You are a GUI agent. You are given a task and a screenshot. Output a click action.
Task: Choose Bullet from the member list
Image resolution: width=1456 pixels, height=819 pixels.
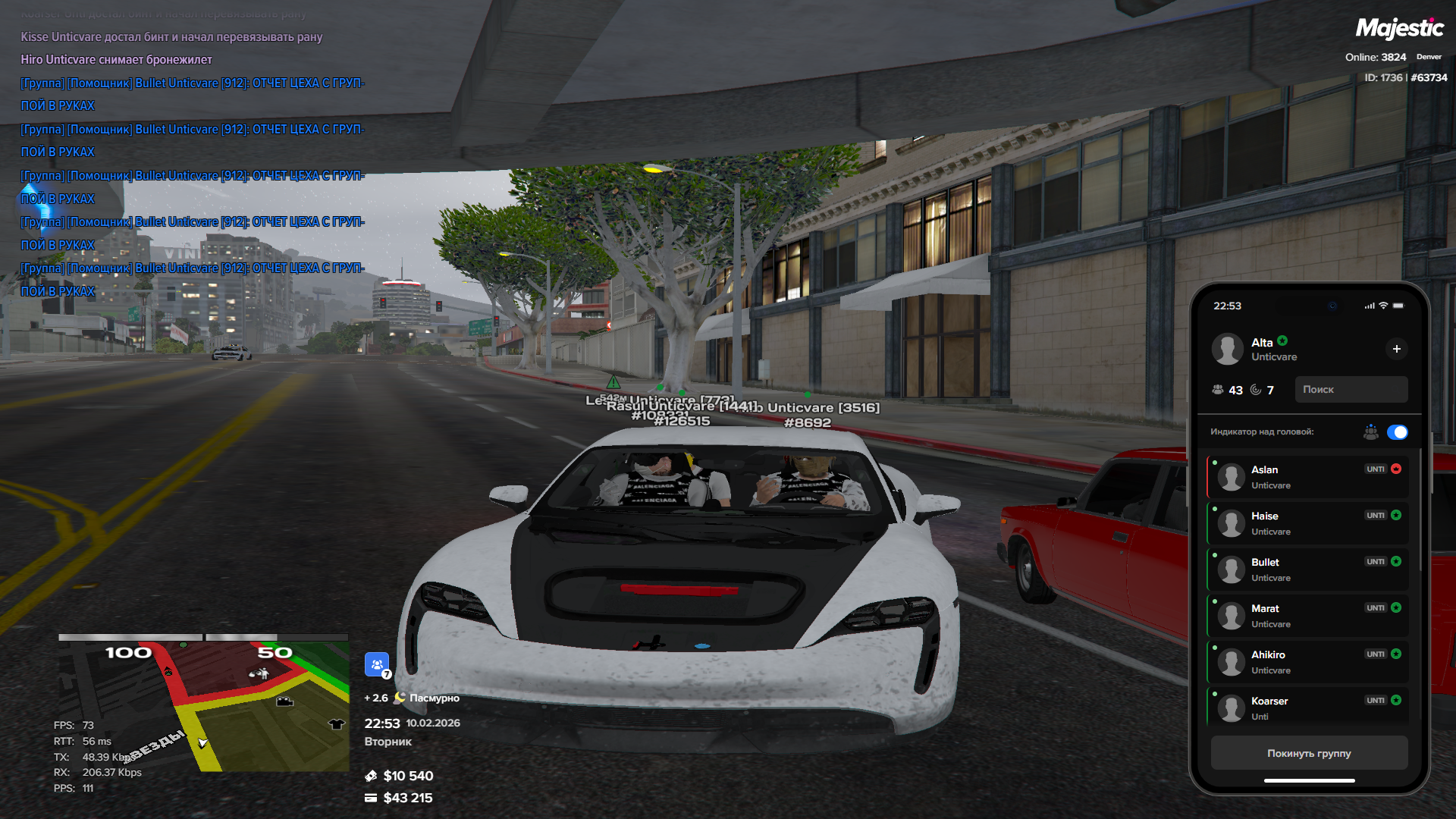(x=1307, y=570)
